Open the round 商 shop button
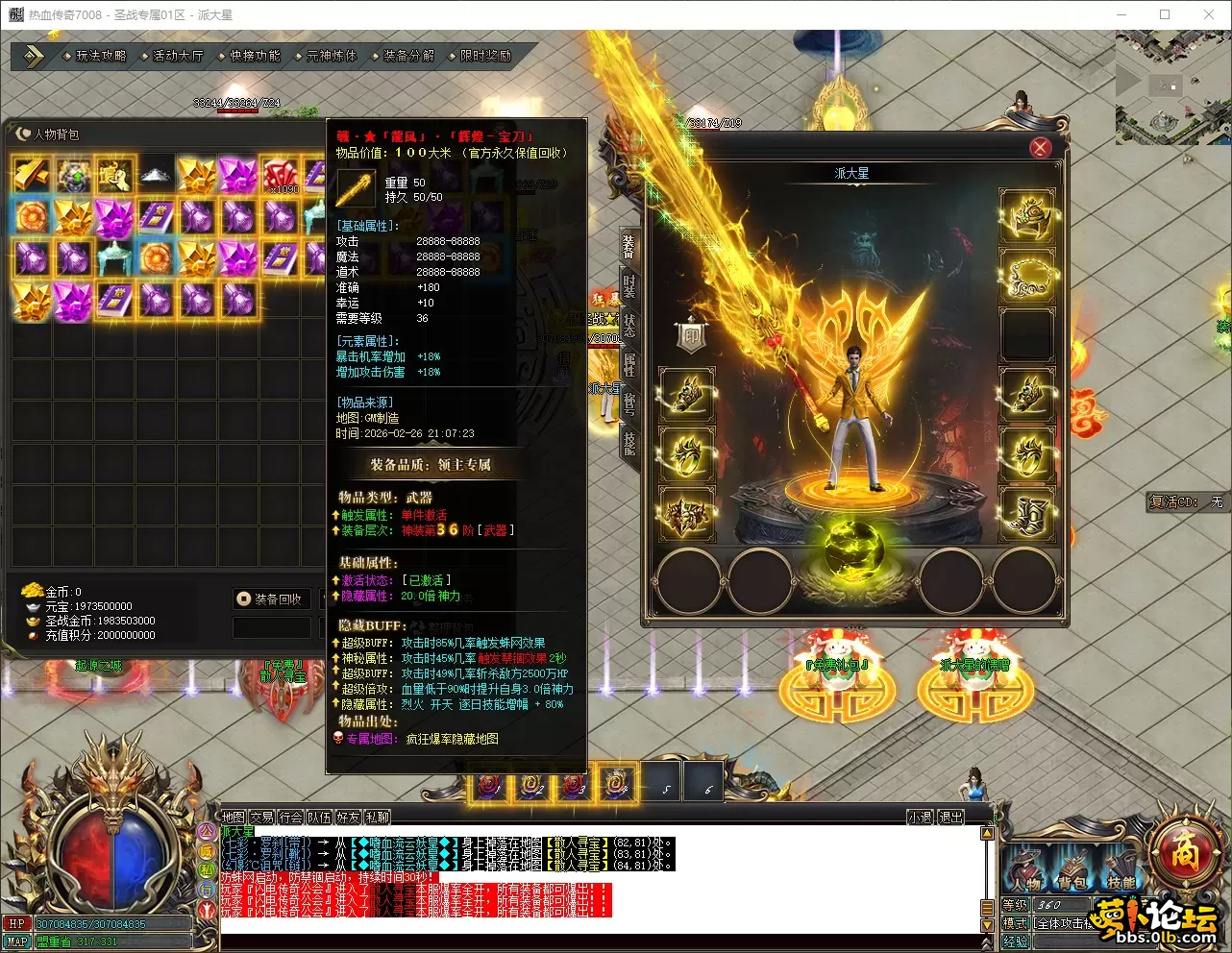This screenshot has height=953, width=1232. pyautogui.click(x=1184, y=851)
